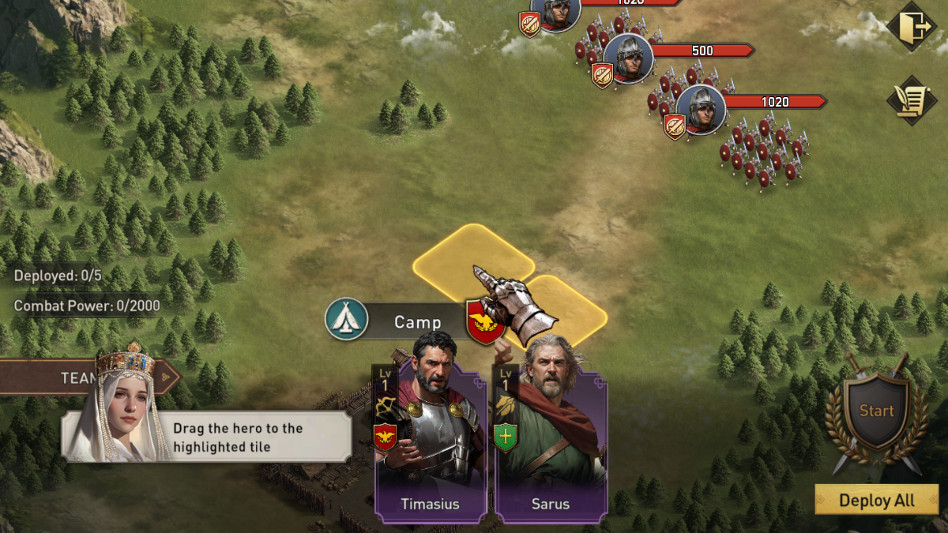The image size is (948, 533).
Task: Click the Start battle shield button
Action: coord(877,411)
